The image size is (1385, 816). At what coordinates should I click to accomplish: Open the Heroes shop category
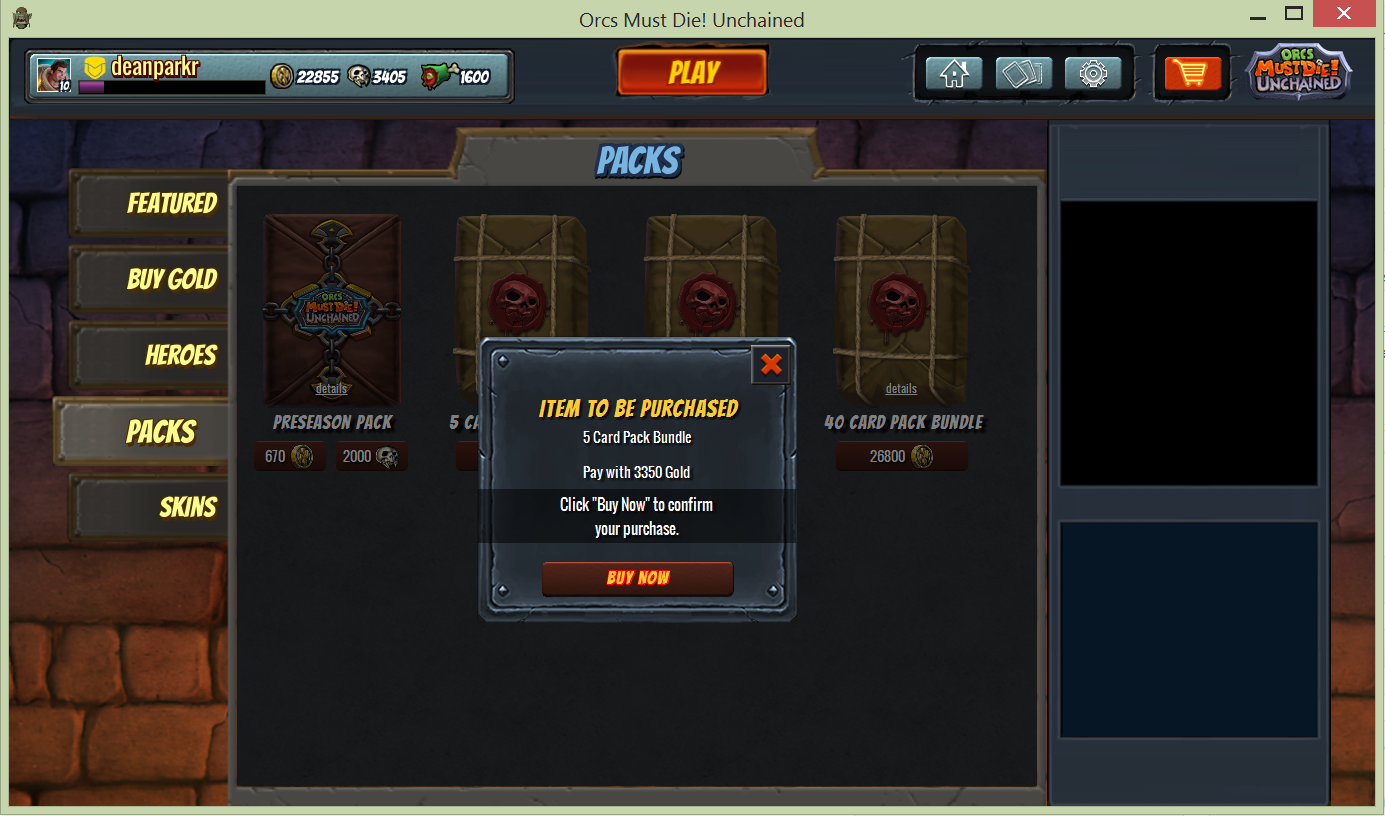180,355
